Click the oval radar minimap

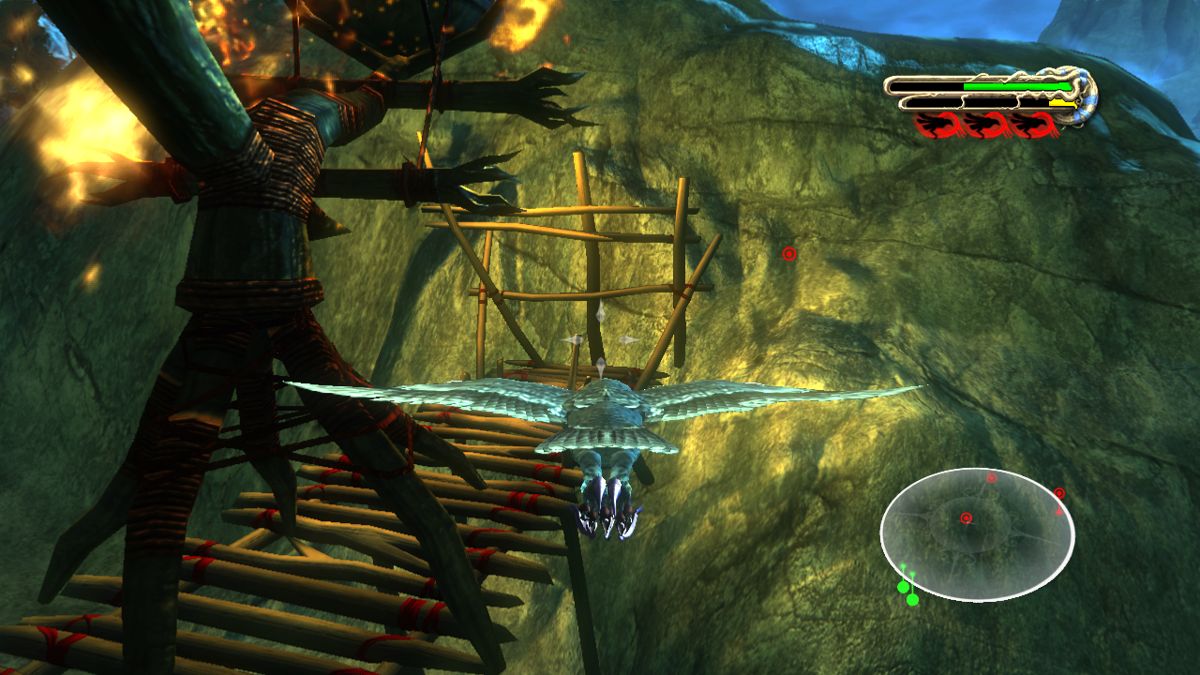pos(977,533)
